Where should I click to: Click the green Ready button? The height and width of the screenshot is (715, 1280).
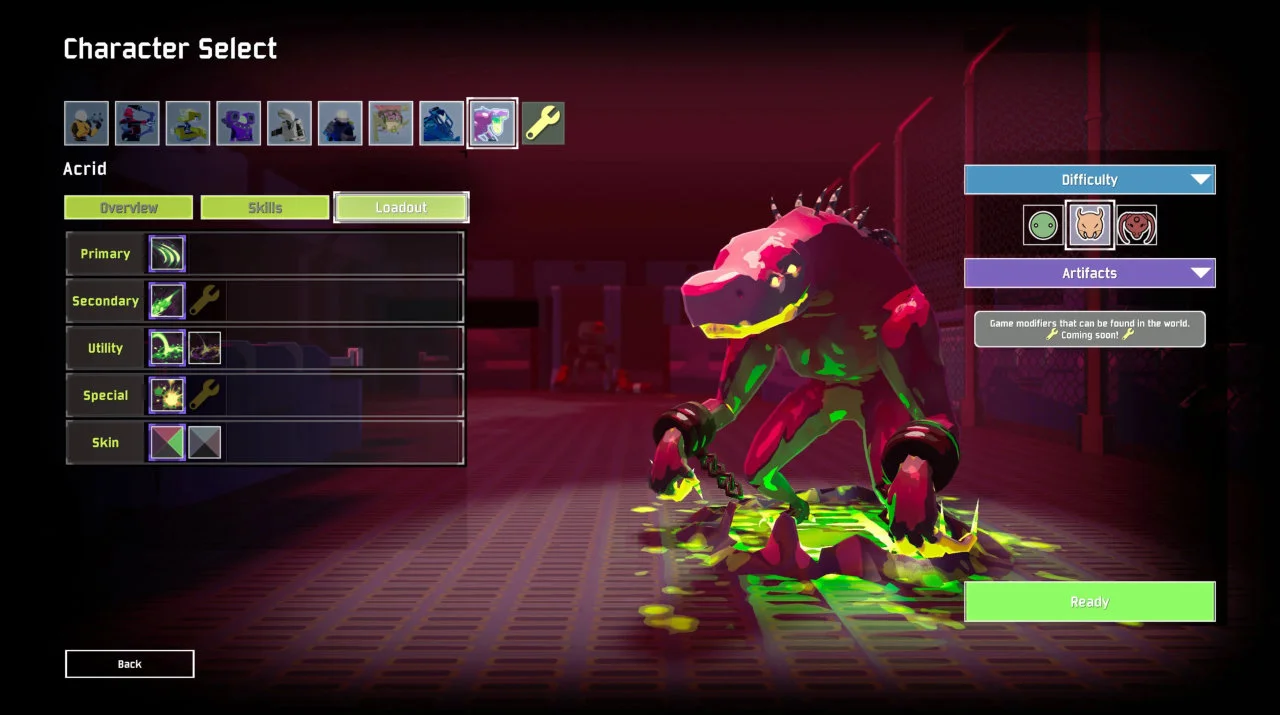click(x=1089, y=602)
